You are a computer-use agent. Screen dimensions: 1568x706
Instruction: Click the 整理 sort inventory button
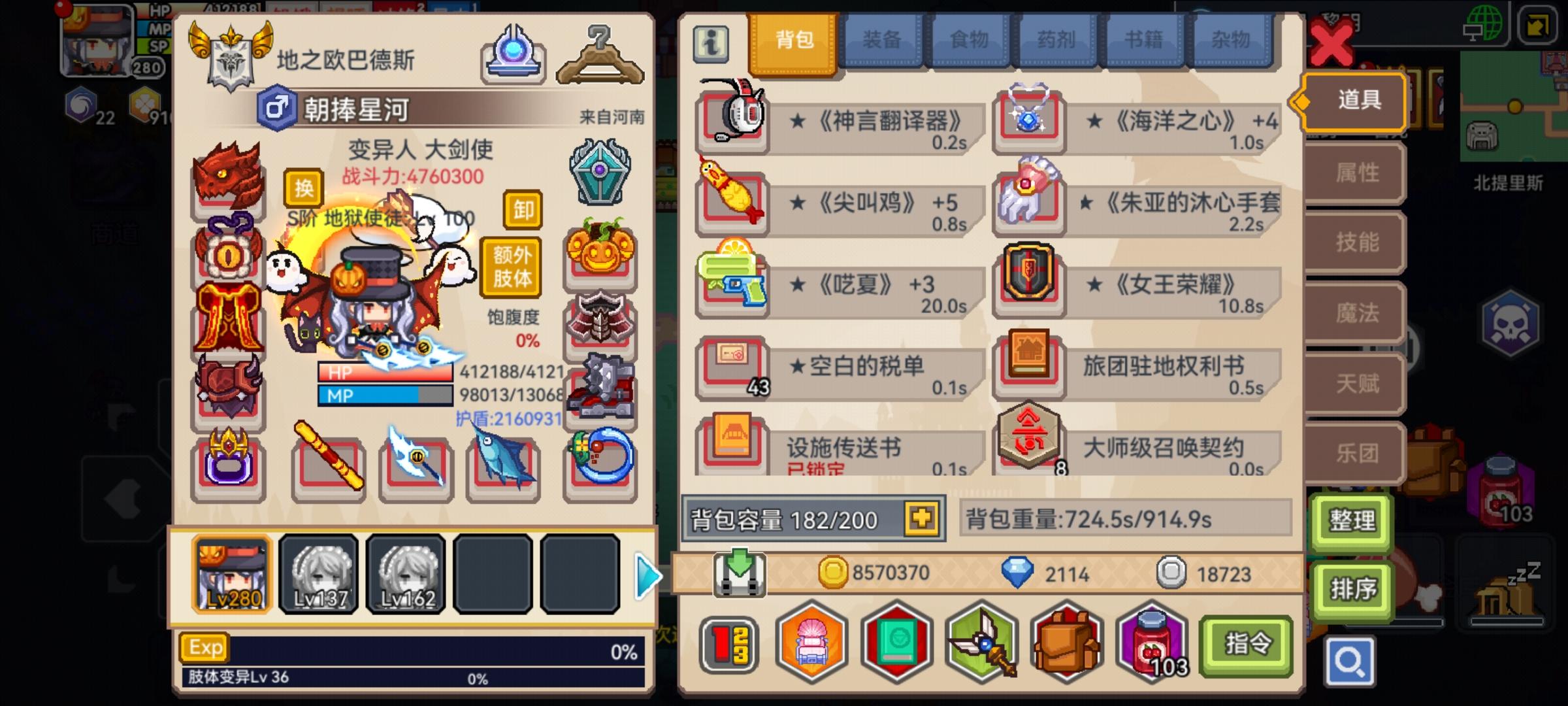coord(1352,522)
